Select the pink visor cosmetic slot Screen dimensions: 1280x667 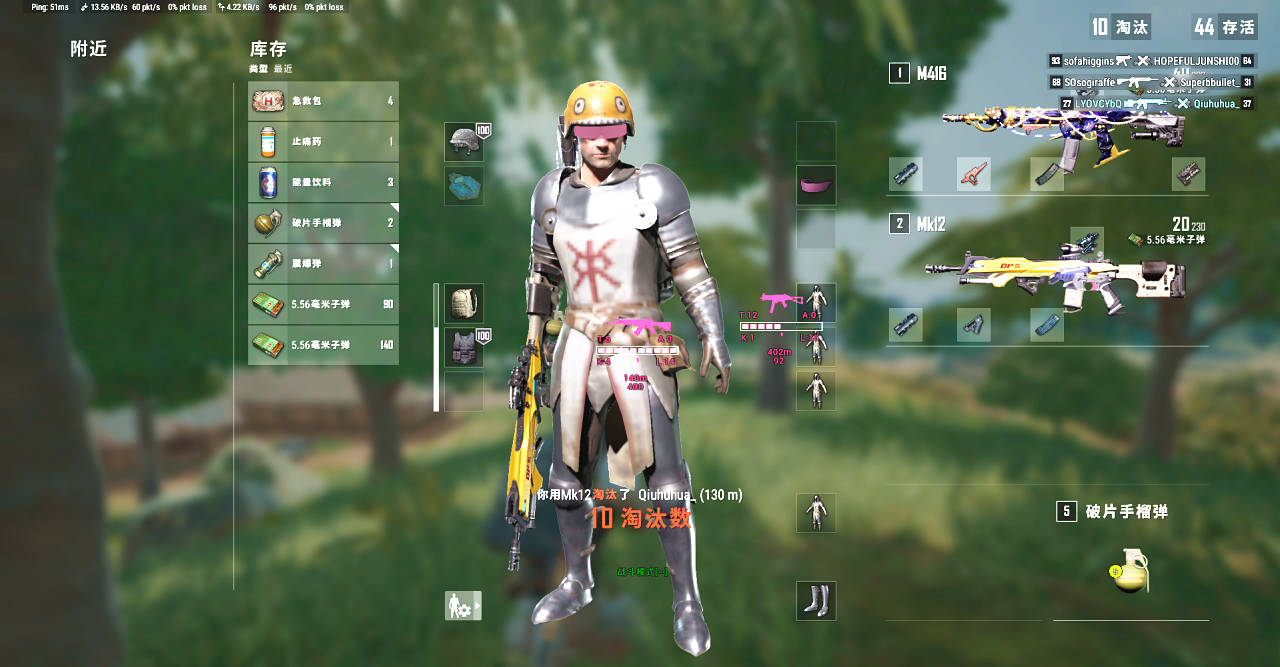point(816,185)
